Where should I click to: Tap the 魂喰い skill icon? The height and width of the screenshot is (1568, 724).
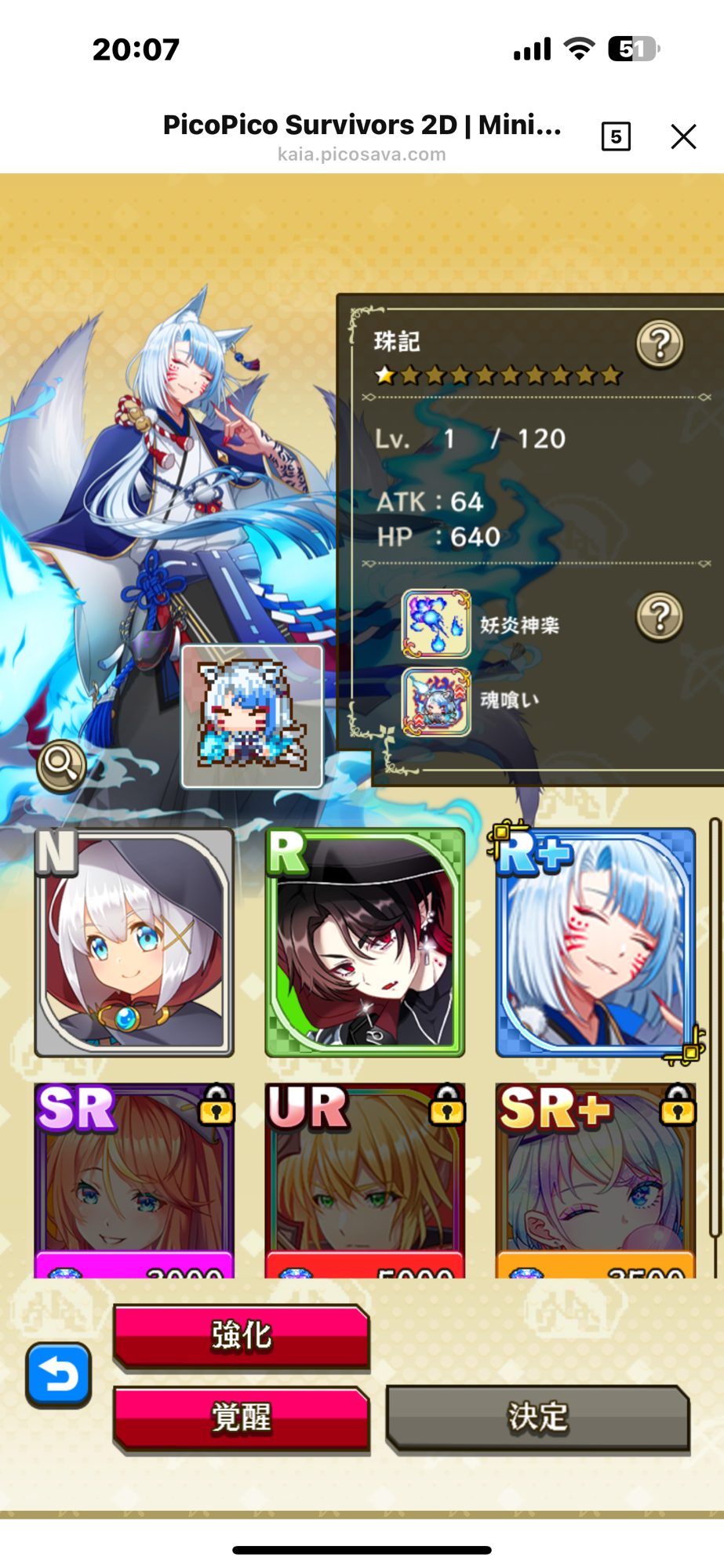(x=436, y=701)
